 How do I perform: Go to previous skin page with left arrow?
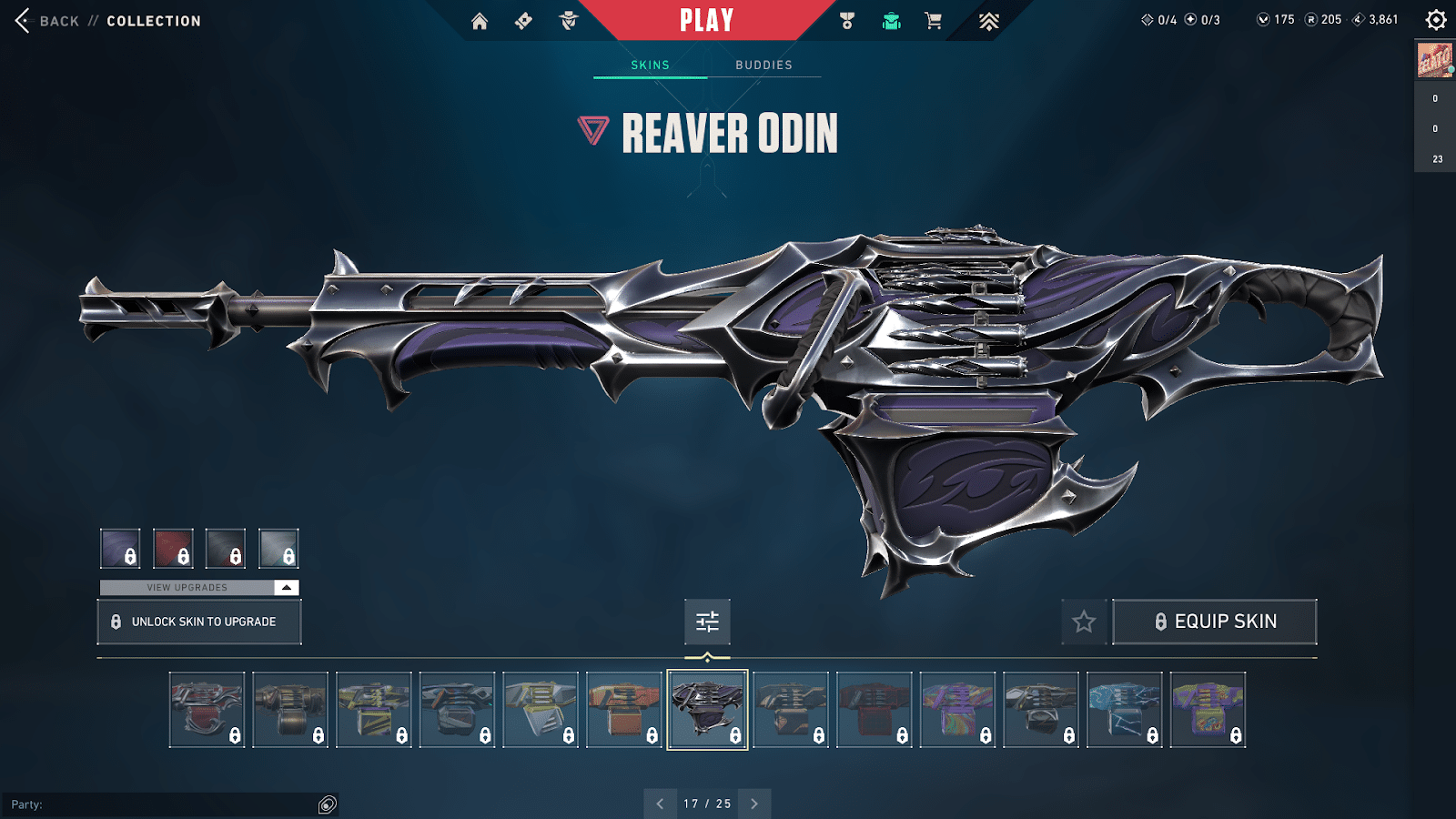coord(661,804)
